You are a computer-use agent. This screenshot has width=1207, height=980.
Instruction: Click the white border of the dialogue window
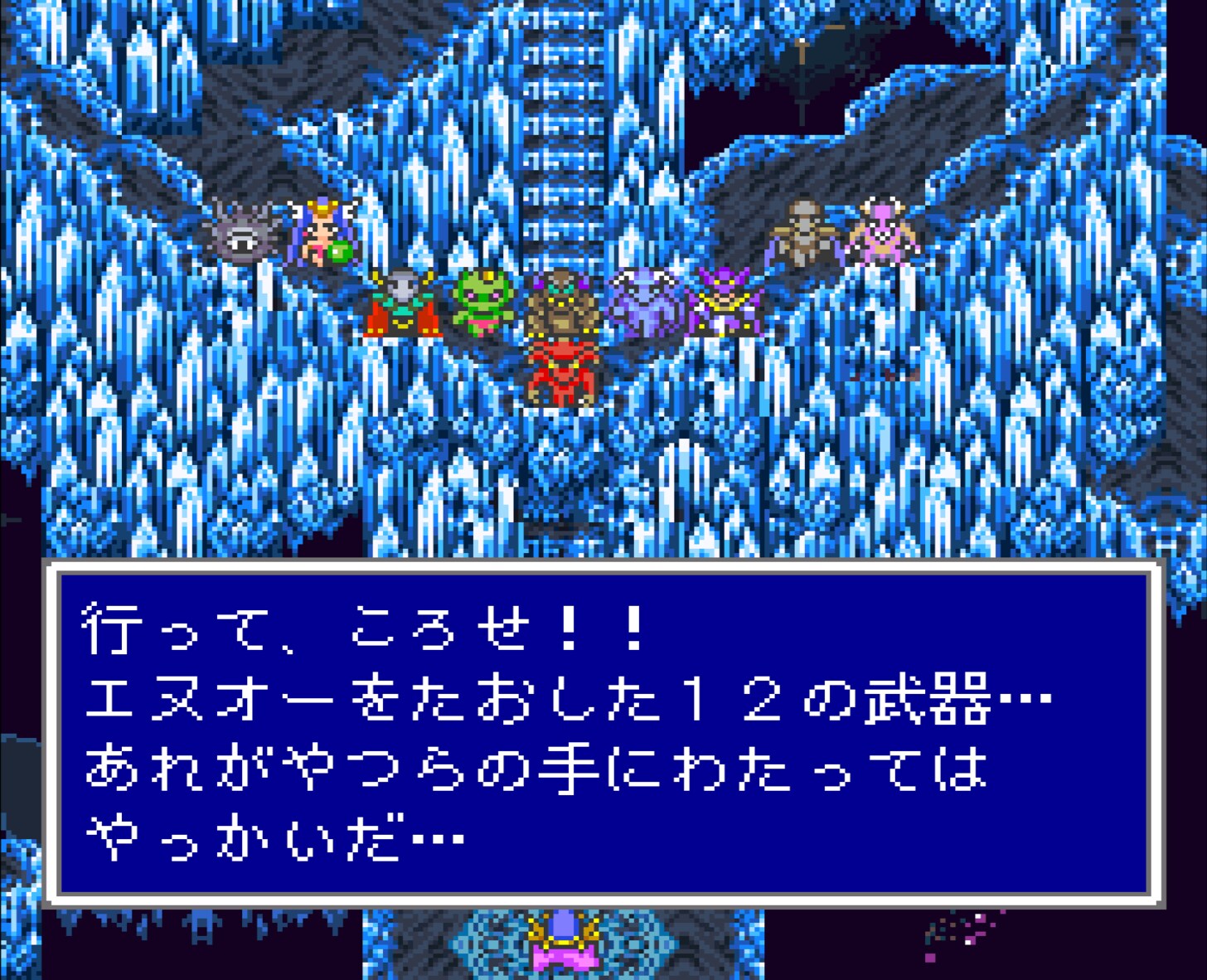pyautogui.click(x=603, y=570)
